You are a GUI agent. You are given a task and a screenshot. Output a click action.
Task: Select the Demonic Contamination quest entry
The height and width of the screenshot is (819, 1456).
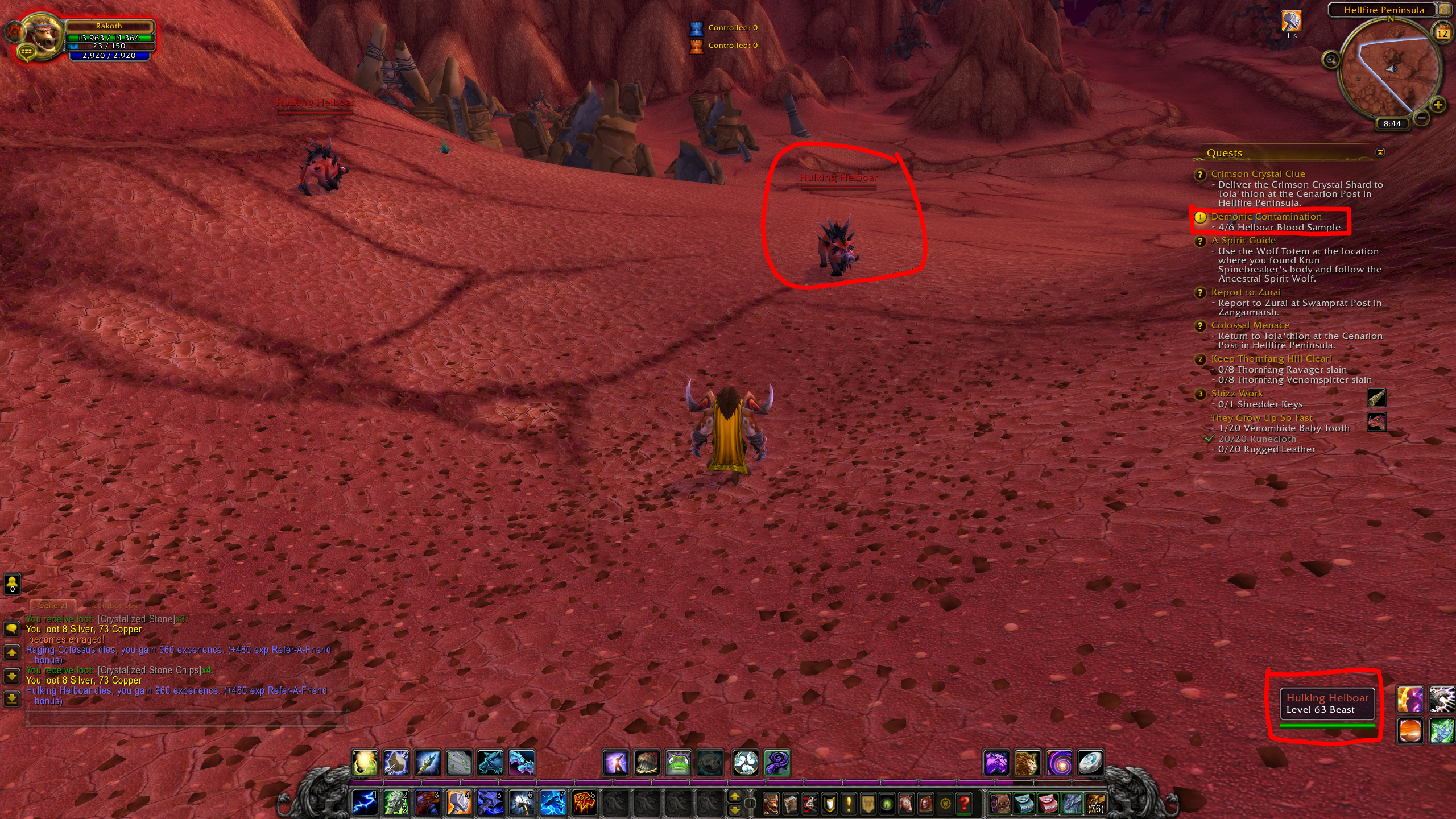click(x=1266, y=217)
